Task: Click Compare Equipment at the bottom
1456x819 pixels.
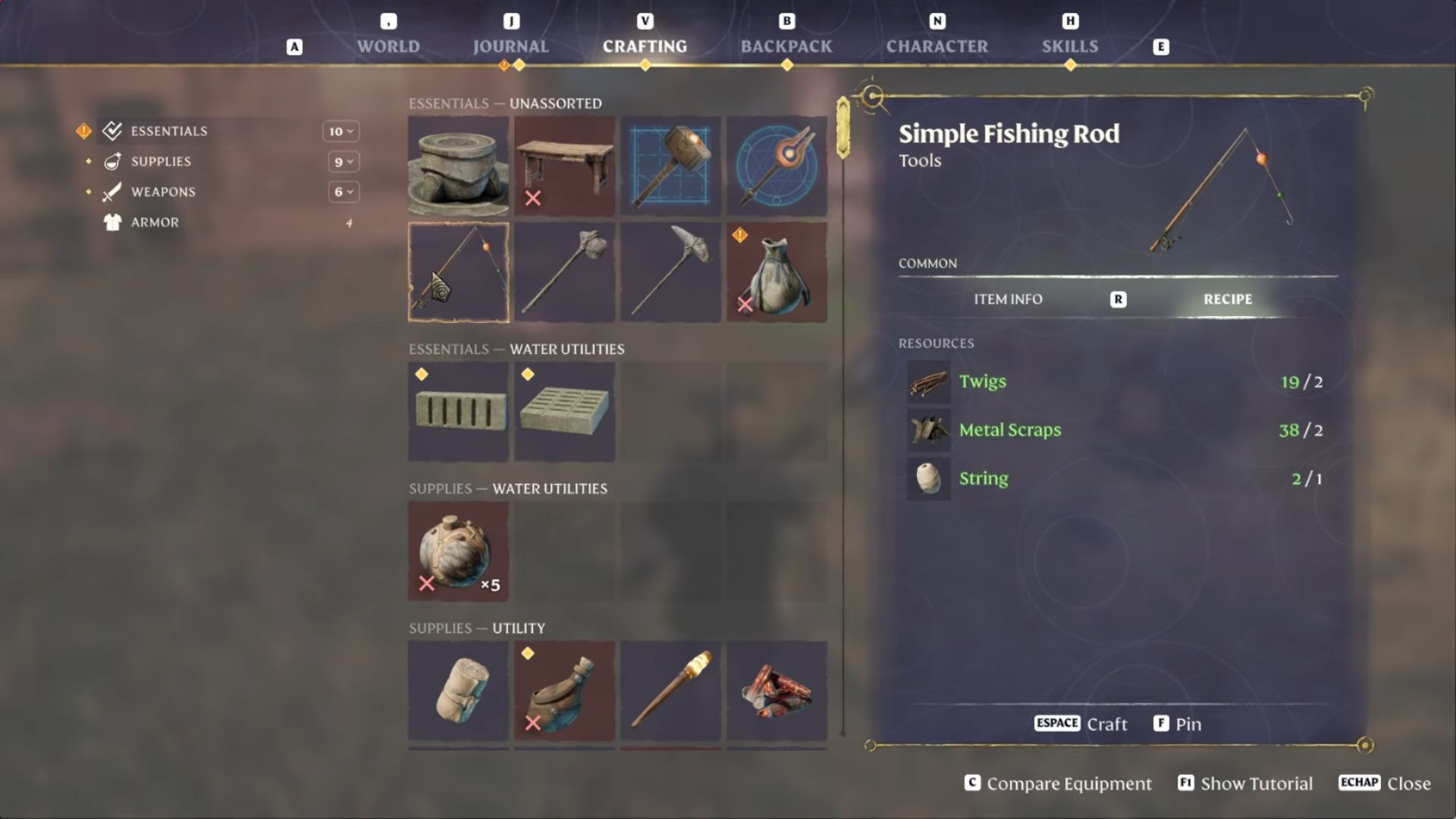Action: (1058, 783)
